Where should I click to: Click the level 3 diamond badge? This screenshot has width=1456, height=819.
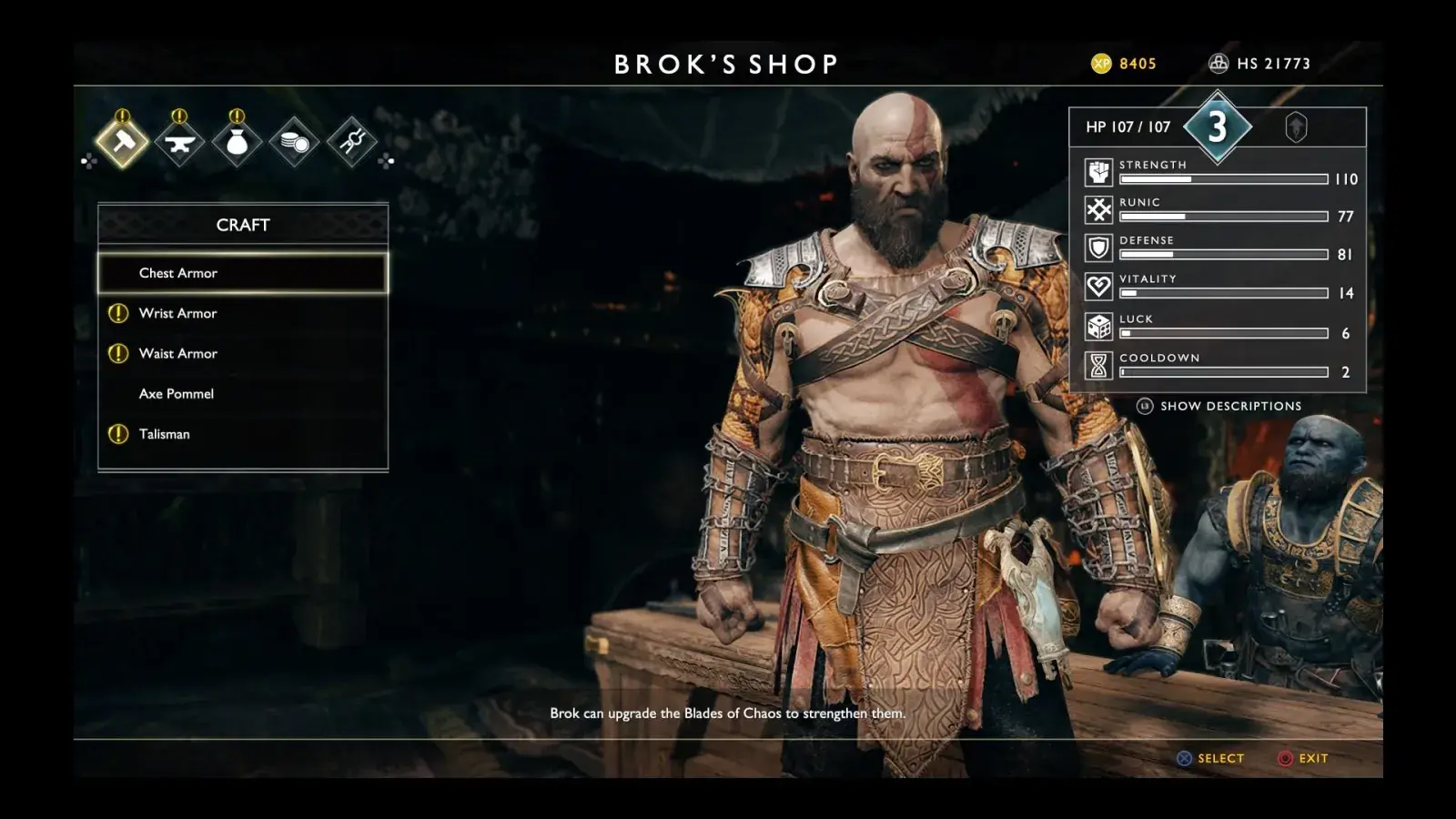1218,126
